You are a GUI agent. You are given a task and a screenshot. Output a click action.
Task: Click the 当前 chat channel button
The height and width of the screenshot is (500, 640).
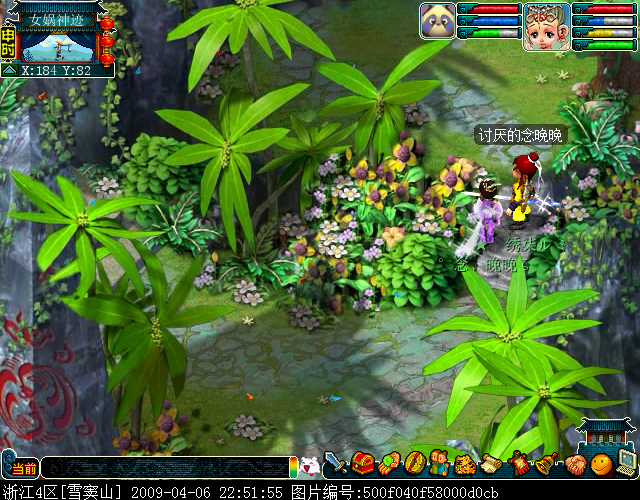point(24,467)
